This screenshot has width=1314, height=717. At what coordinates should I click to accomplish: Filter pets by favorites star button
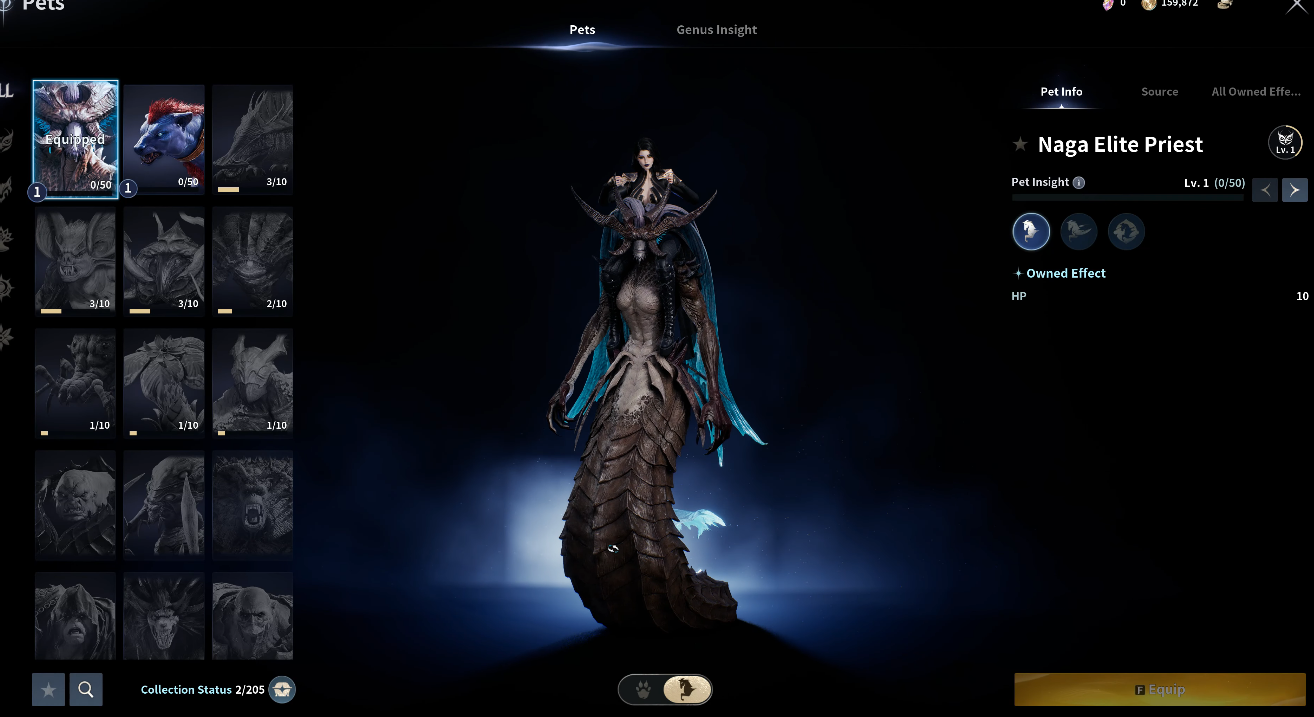pyautogui.click(x=48, y=689)
